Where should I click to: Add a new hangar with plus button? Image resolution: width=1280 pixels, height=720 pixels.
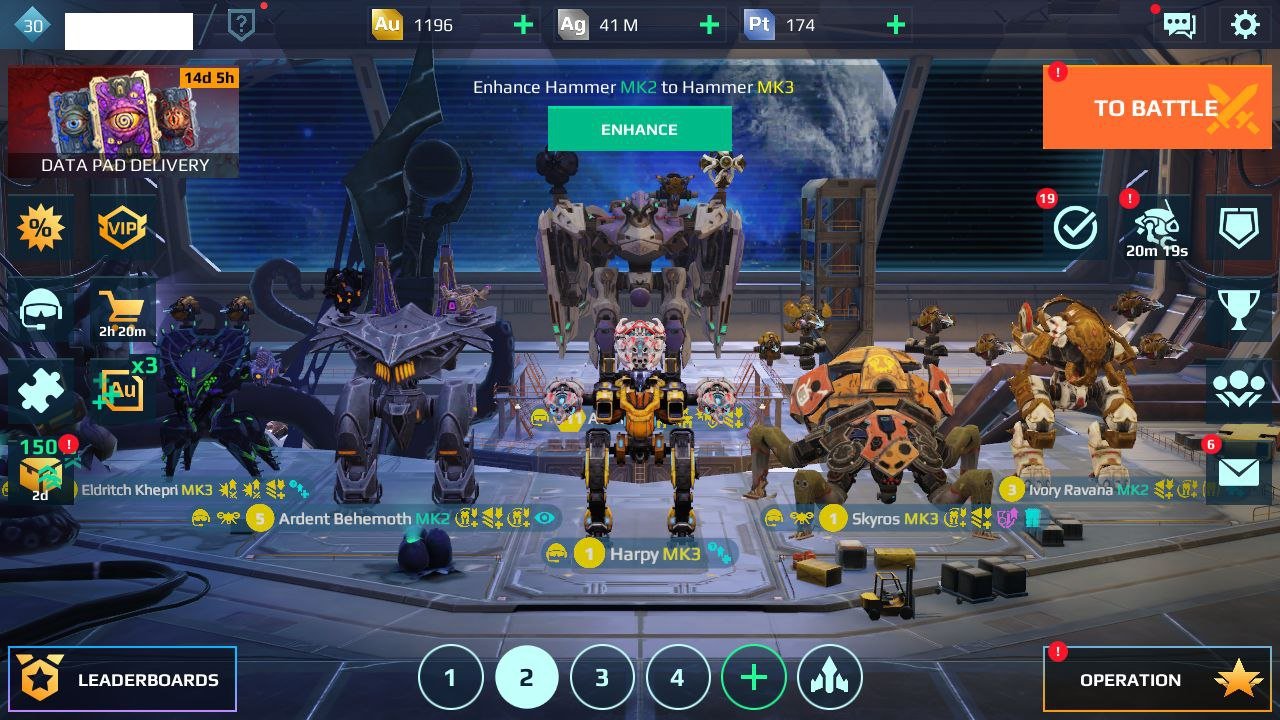(753, 678)
